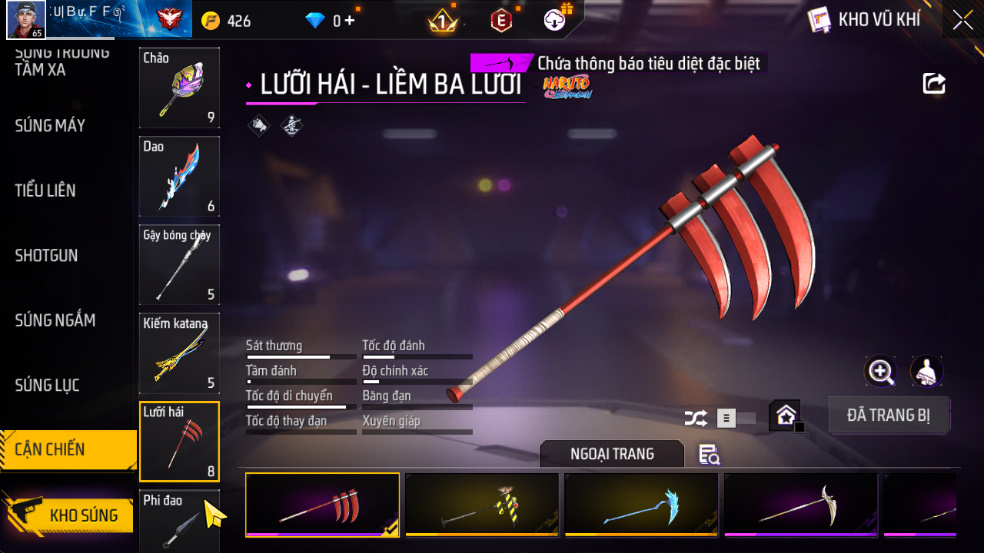Select the Shotgun category
Screen dimensions: 984x553
46,255
